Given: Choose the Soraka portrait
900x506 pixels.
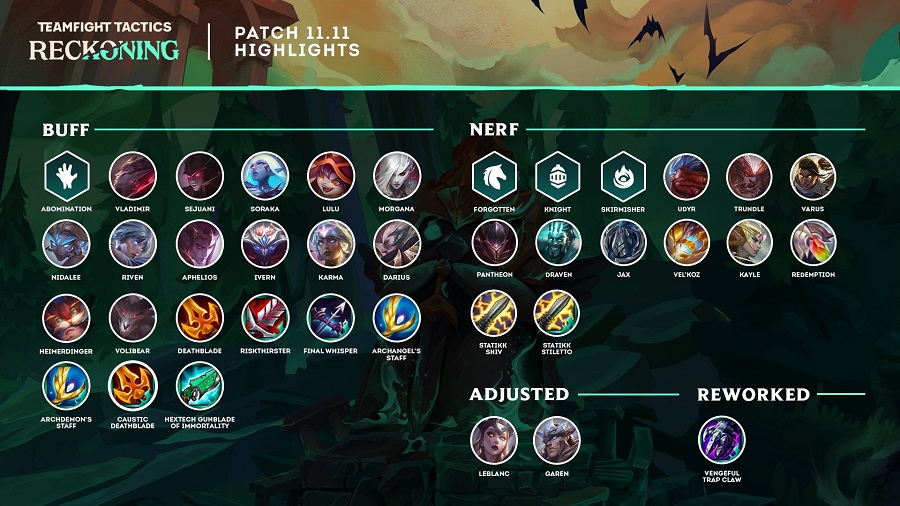Looking at the screenshot, I should click(x=265, y=176).
